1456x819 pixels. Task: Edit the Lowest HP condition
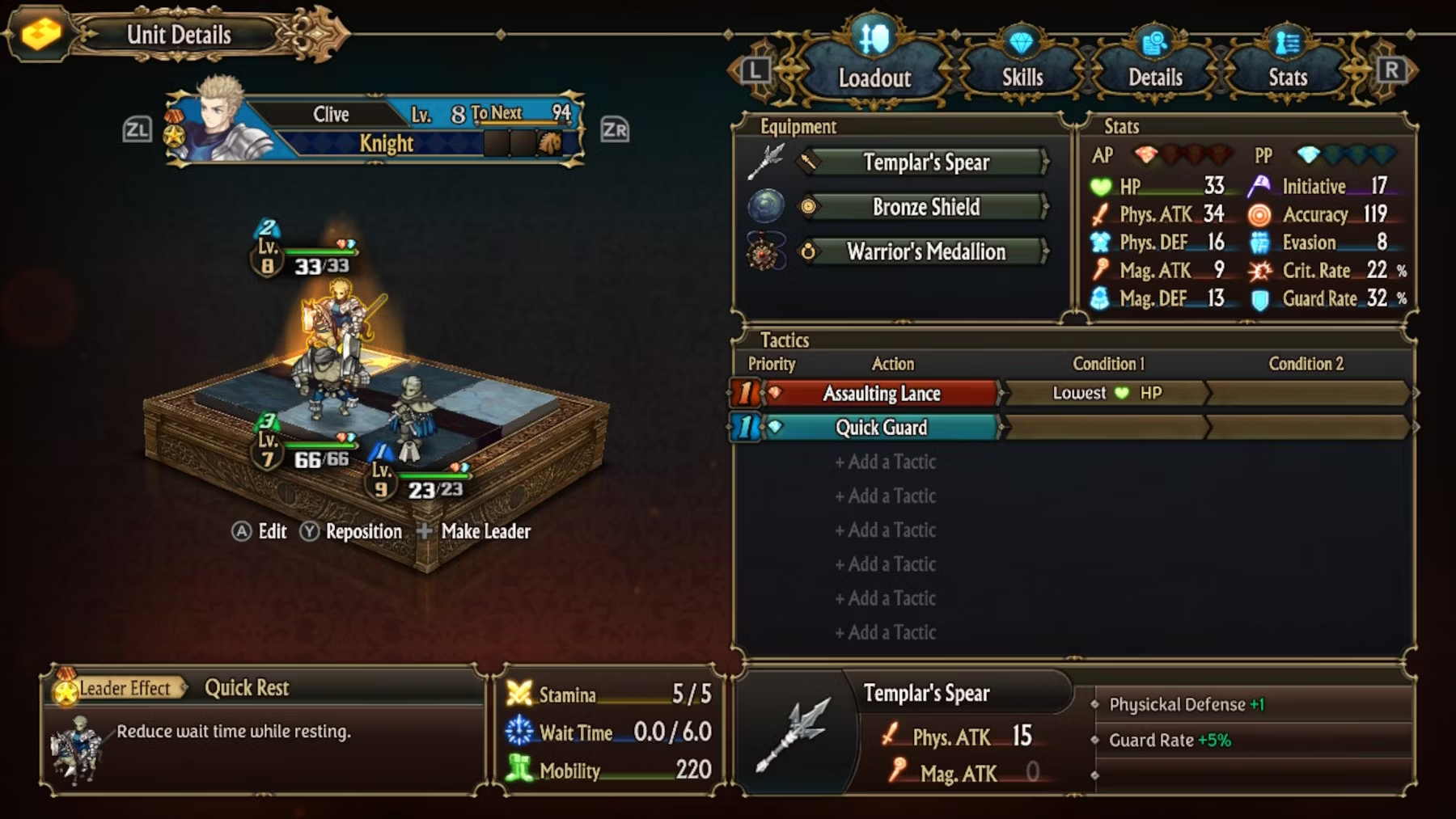1106,394
